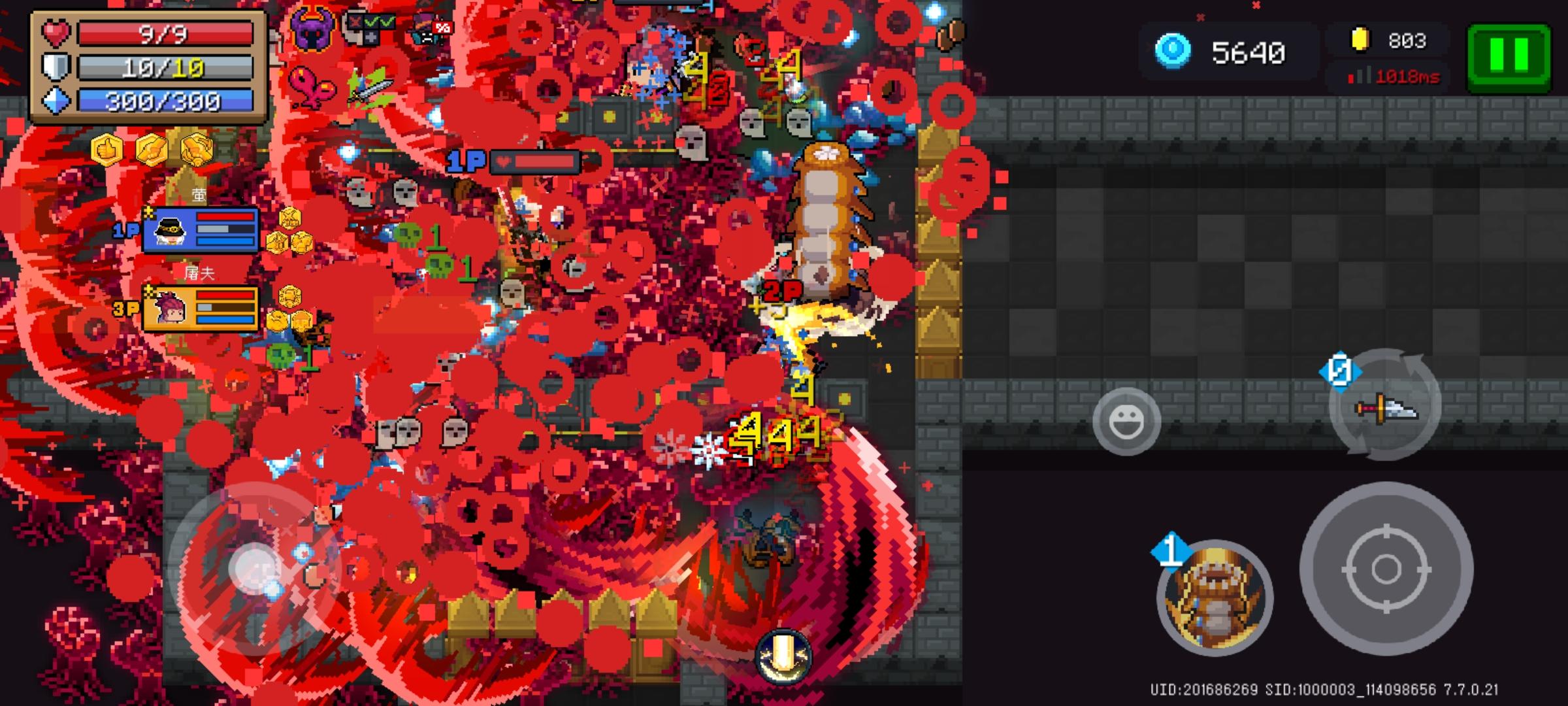
Task: Check the ping indicator reading 1018ms
Action: [1408, 77]
